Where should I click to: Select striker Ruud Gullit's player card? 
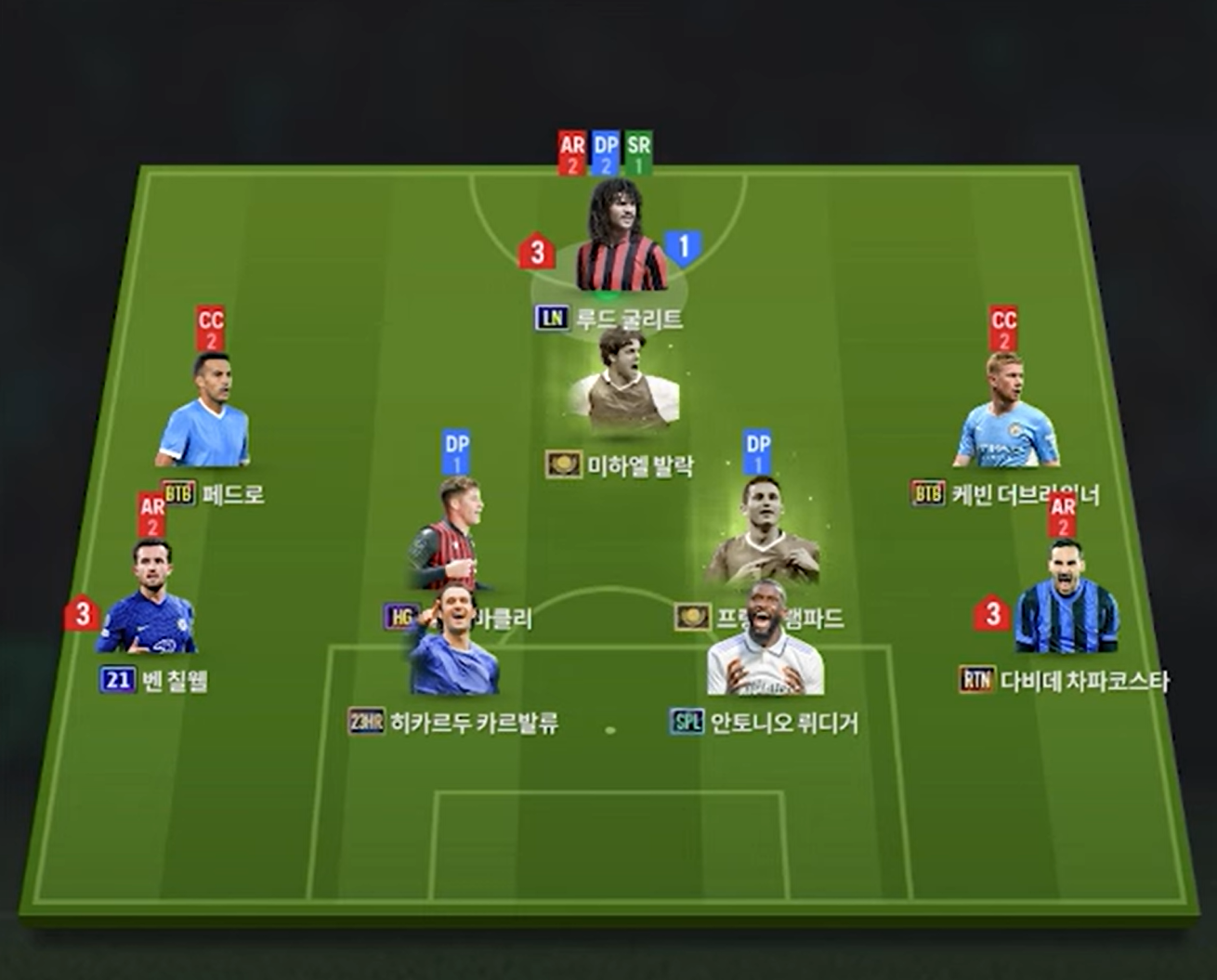[x=620, y=241]
